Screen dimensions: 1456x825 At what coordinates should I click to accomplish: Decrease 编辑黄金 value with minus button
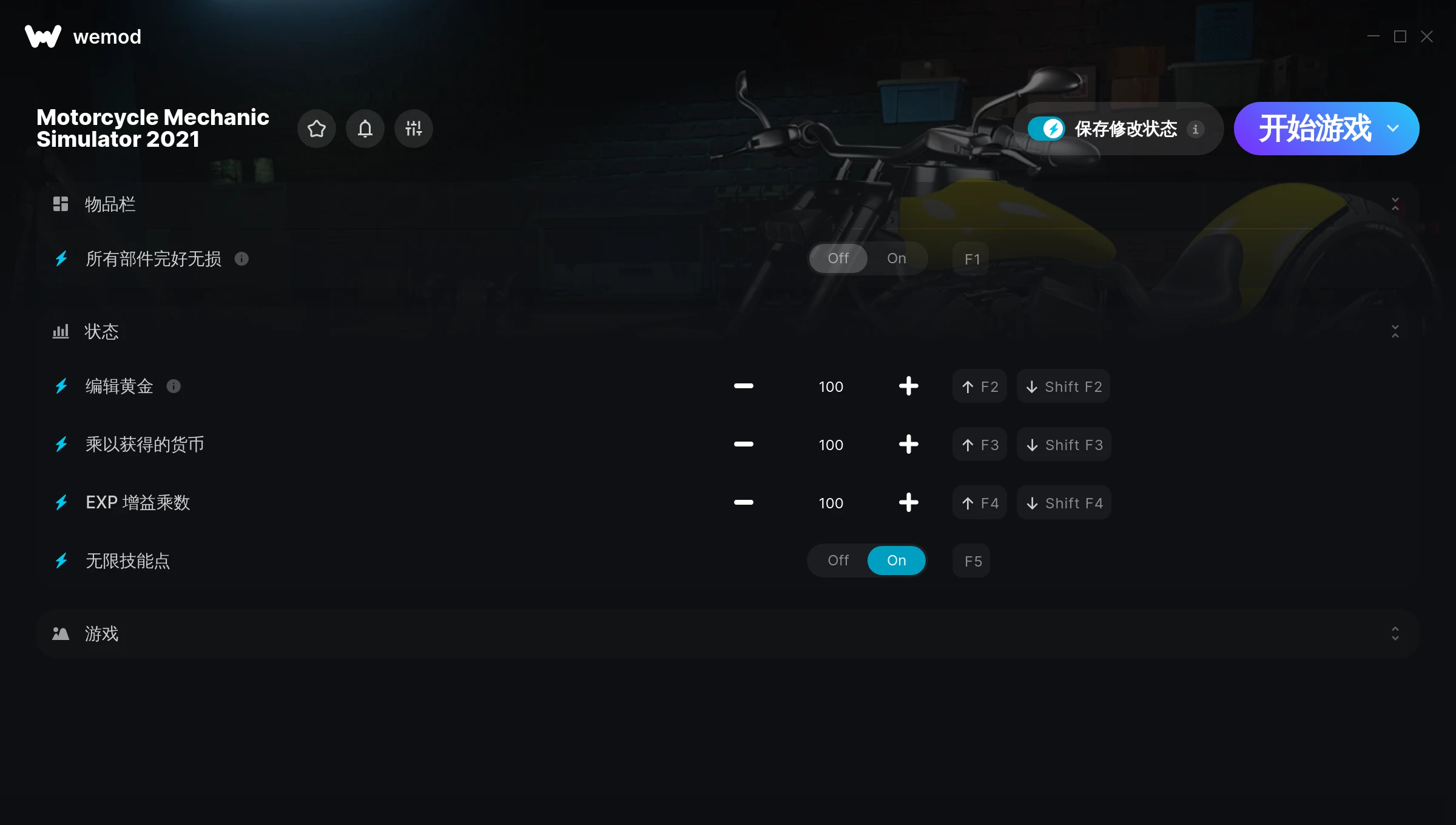(x=743, y=386)
